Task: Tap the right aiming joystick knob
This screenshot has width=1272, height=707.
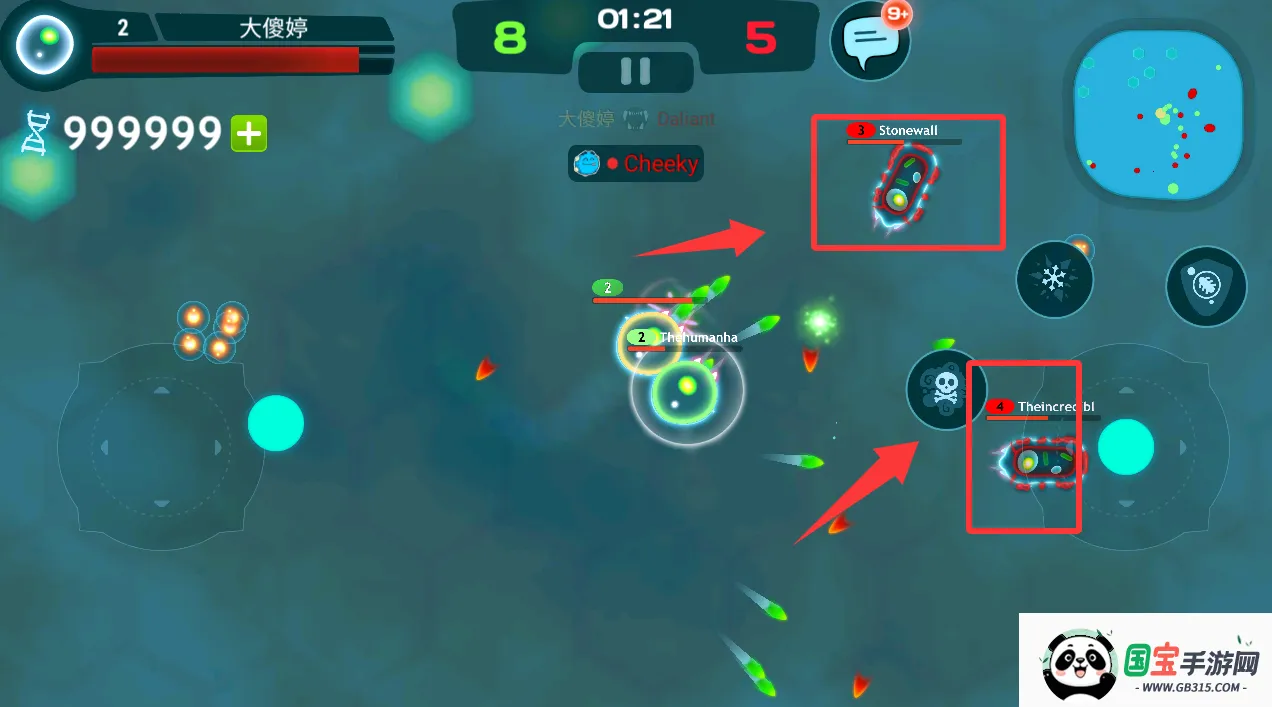Action: (x=1126, y=446)
